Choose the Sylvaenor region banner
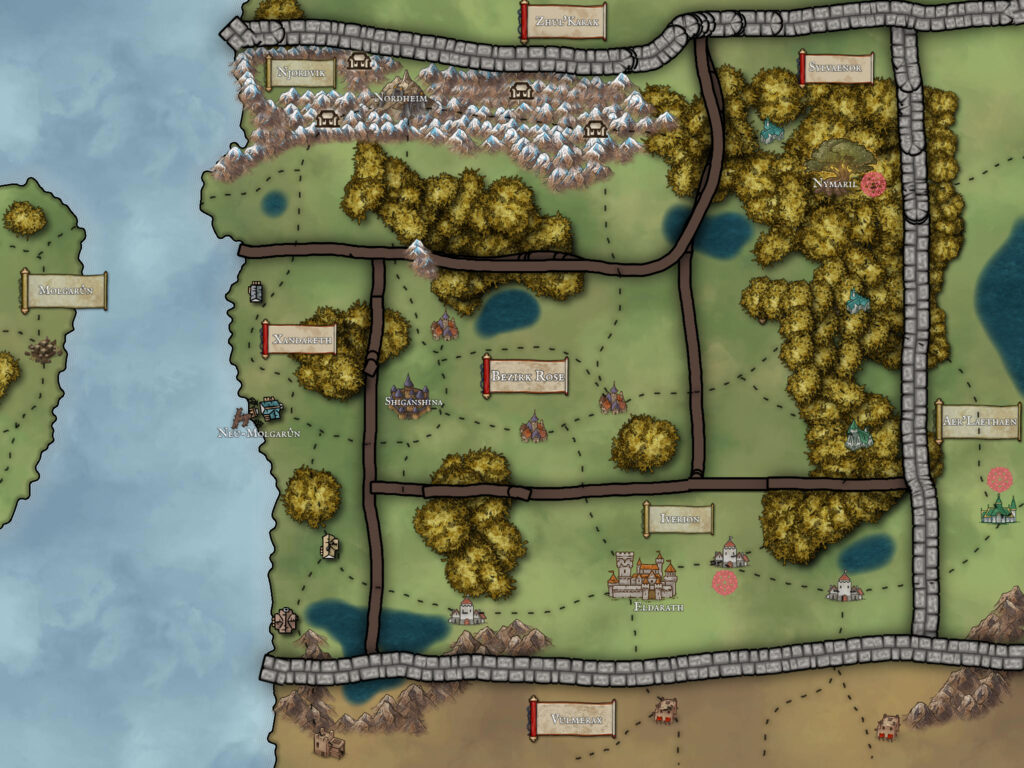1024x768 pixels. [836, 69]
